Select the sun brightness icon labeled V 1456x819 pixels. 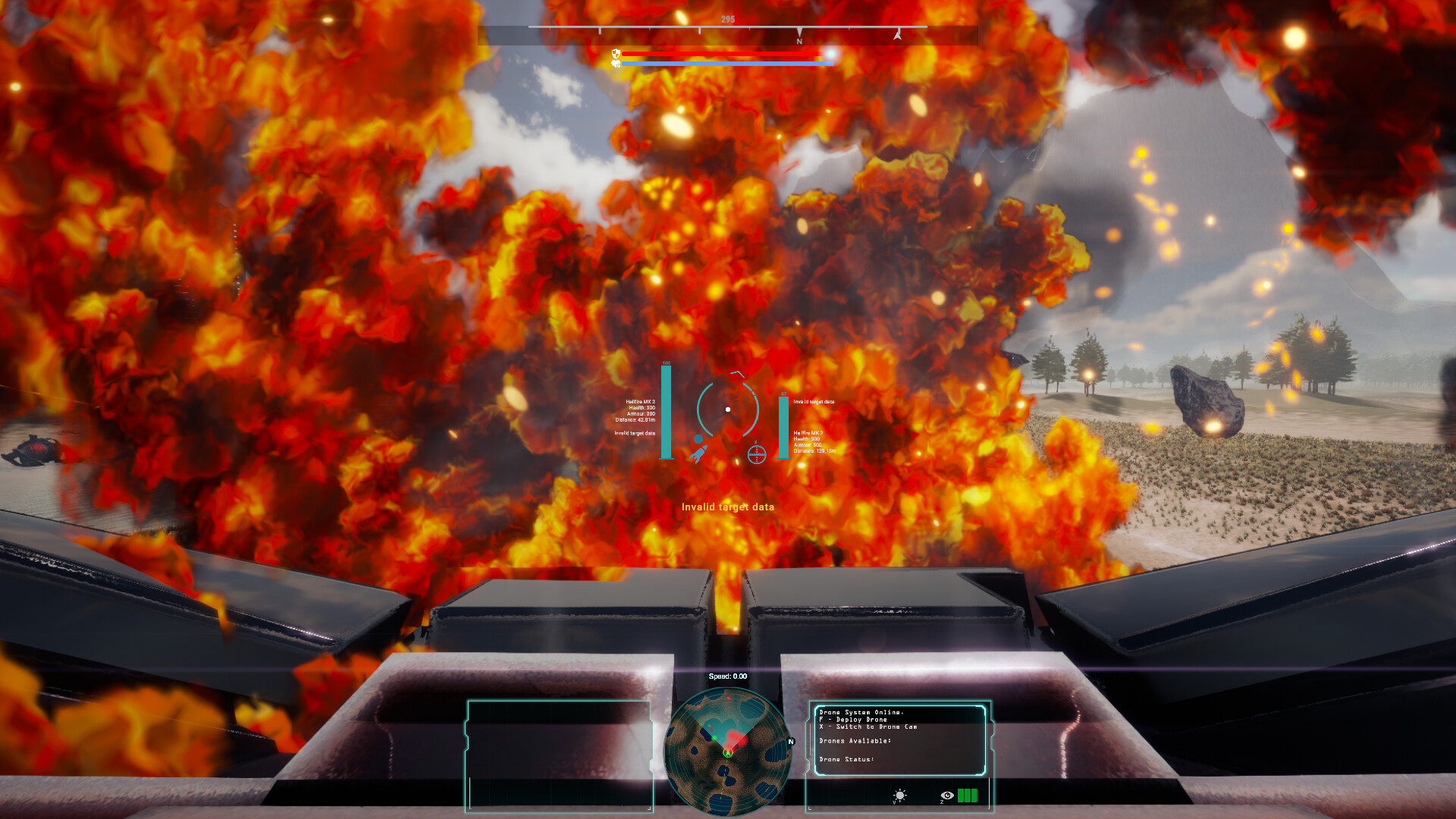(x=900, y=795)
